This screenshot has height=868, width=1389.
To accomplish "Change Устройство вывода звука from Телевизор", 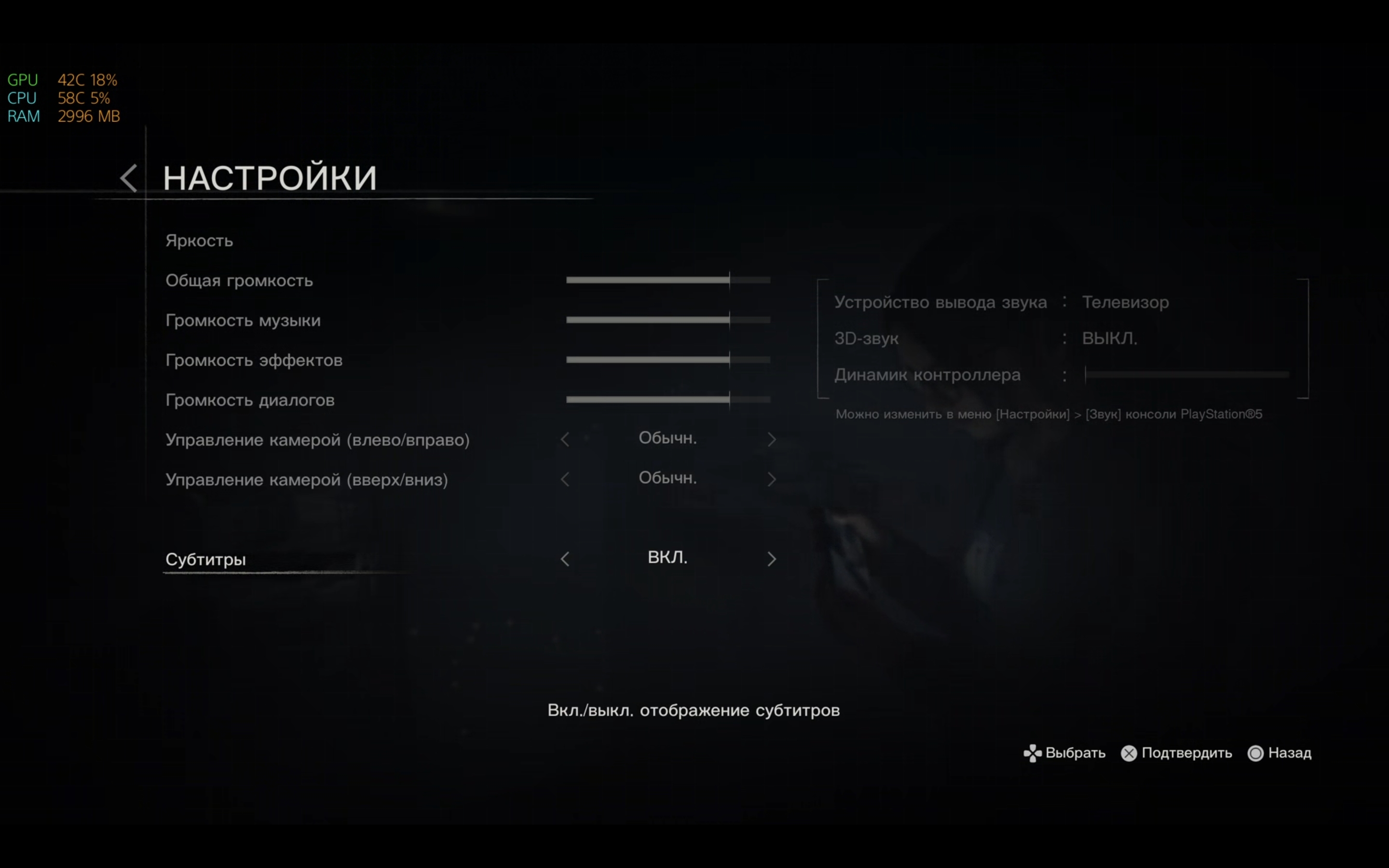I will (x=1125, y=302).
